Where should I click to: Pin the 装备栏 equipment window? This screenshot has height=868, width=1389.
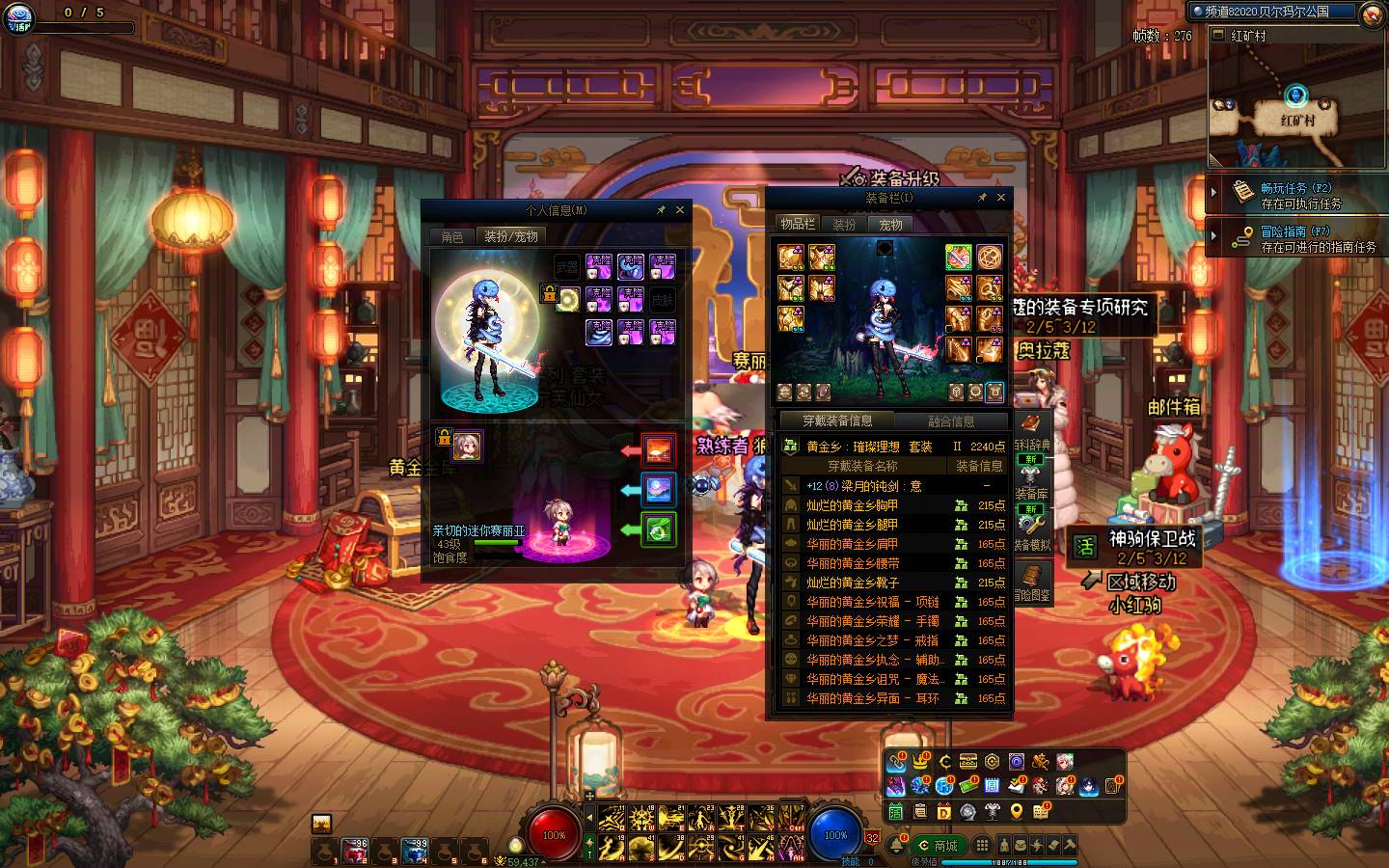coord(982,197)
